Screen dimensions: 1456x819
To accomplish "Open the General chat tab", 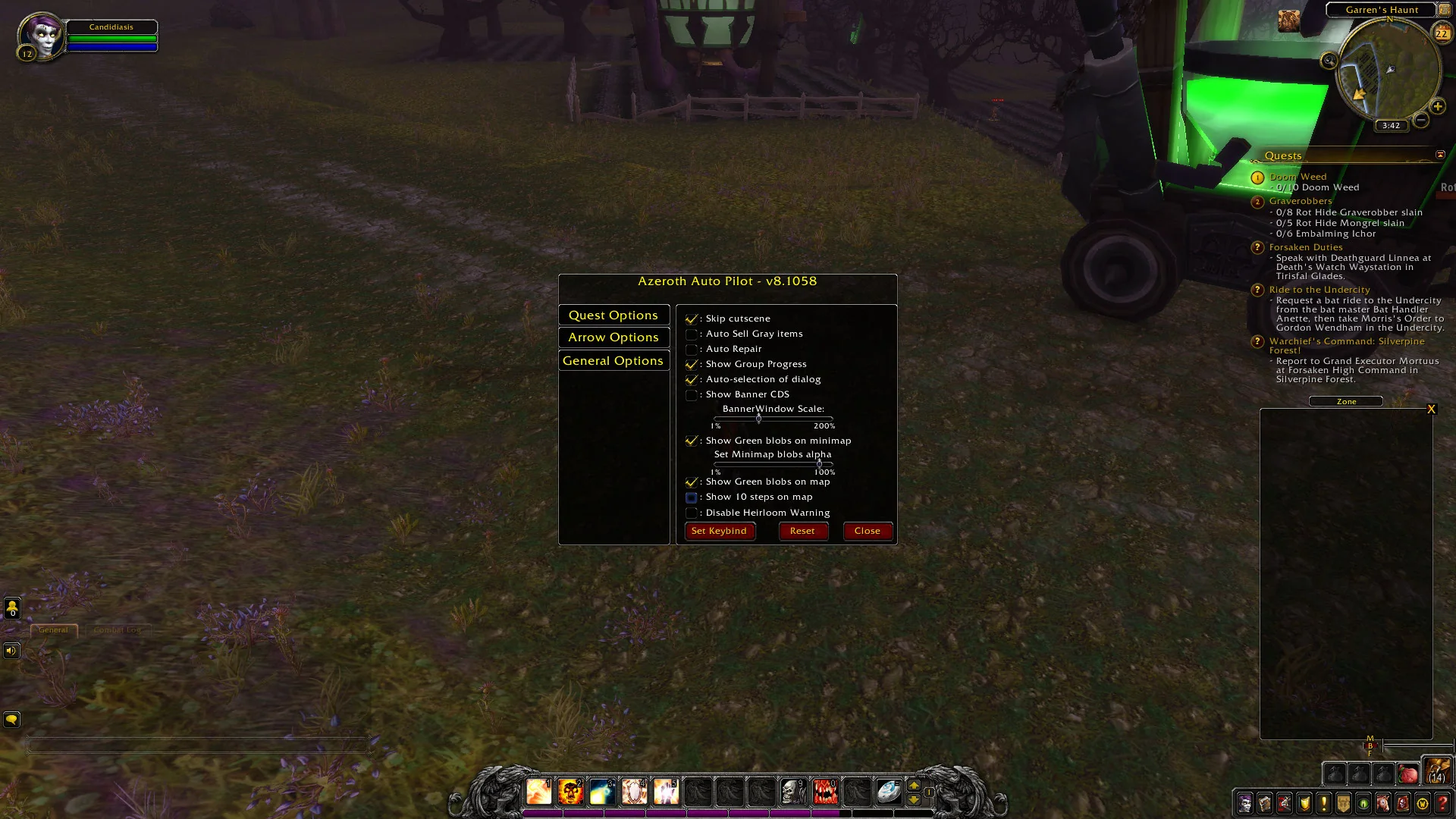I will pos(53,630).
